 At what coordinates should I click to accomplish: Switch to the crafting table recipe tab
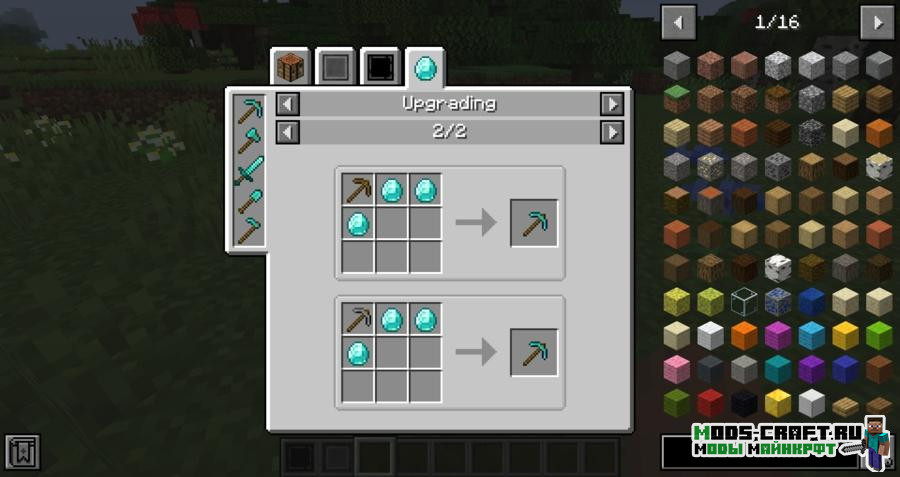tap(291, 68)
